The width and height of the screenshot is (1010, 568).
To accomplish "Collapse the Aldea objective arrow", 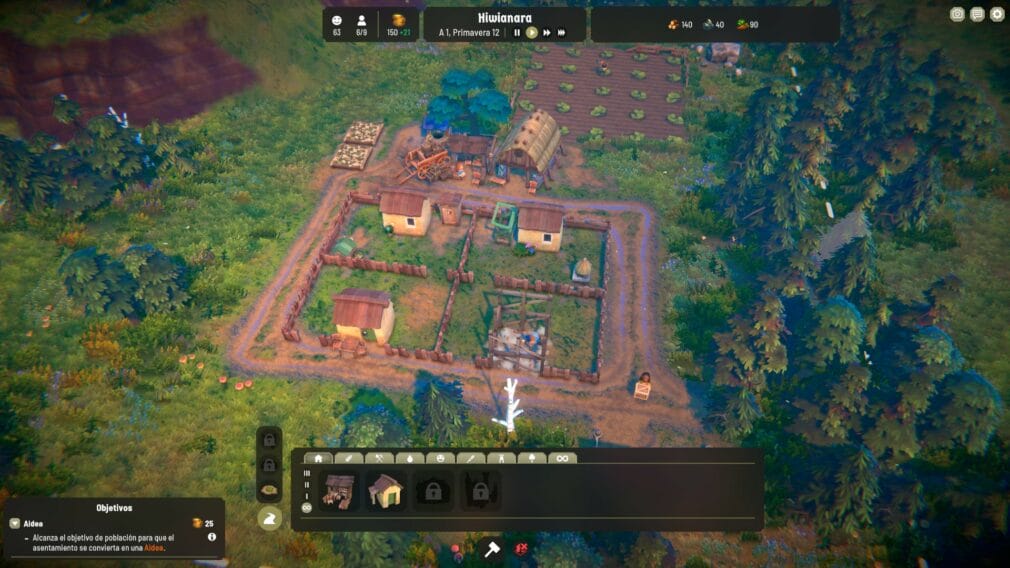I will click(x=14, y=523).
